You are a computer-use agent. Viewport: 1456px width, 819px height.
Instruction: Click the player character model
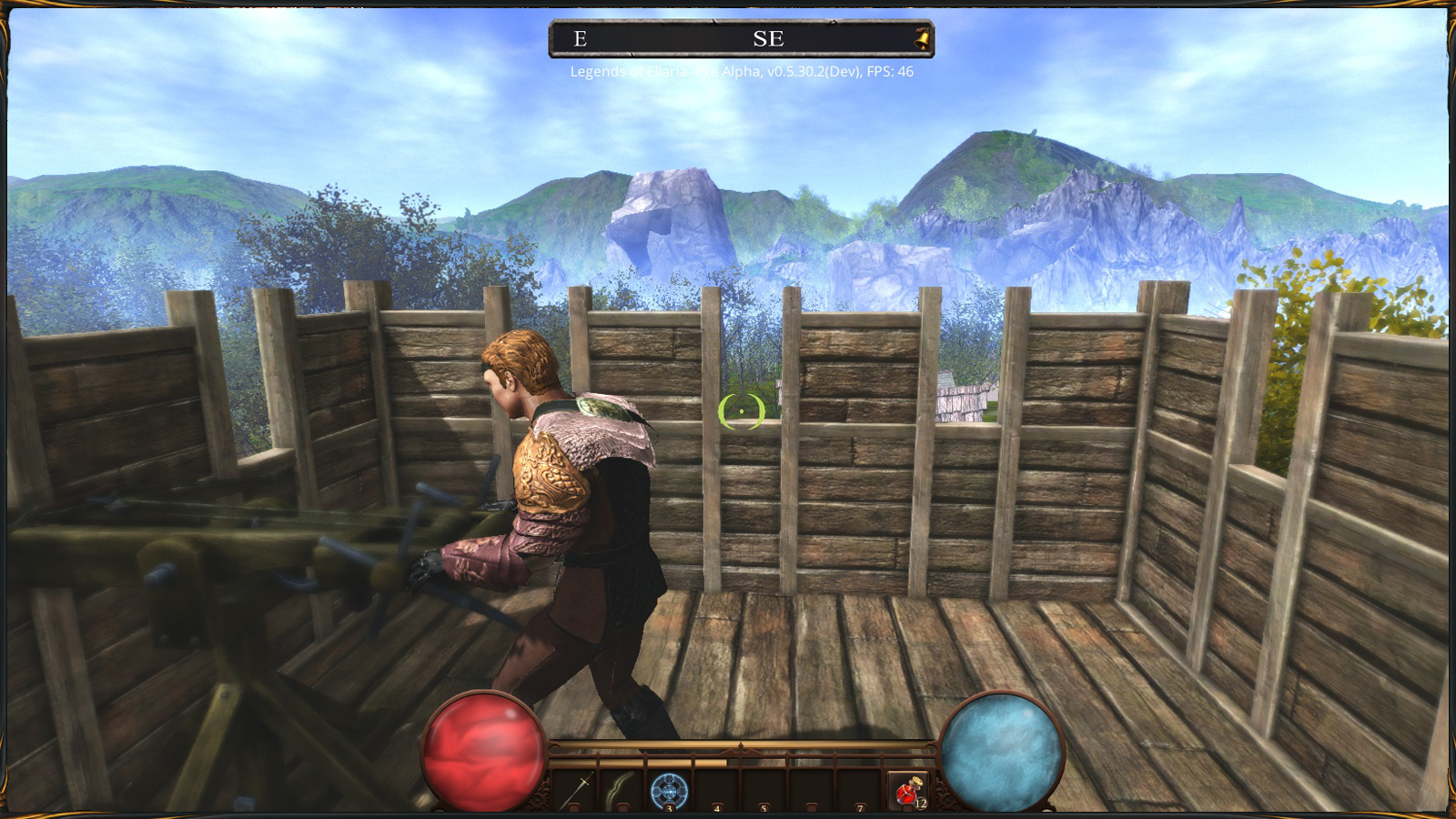[x=573, y=510]
